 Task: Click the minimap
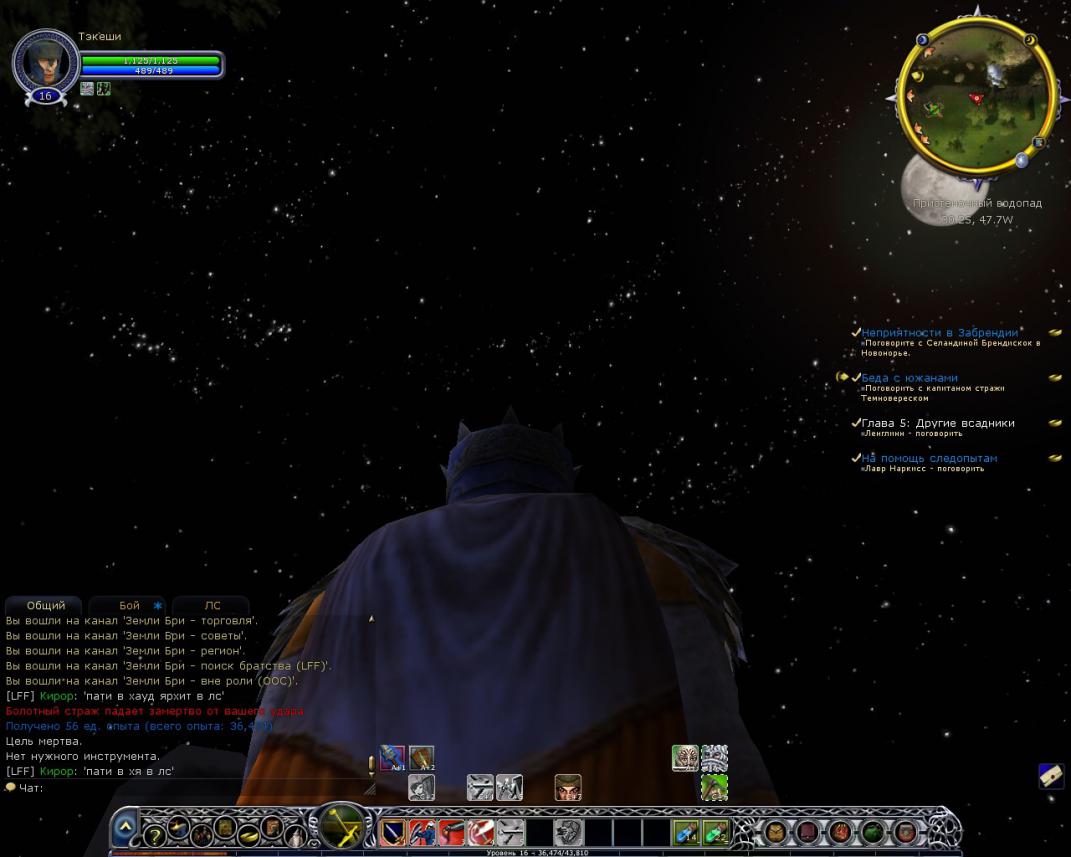pyautogui.click(x=974, y=95)
